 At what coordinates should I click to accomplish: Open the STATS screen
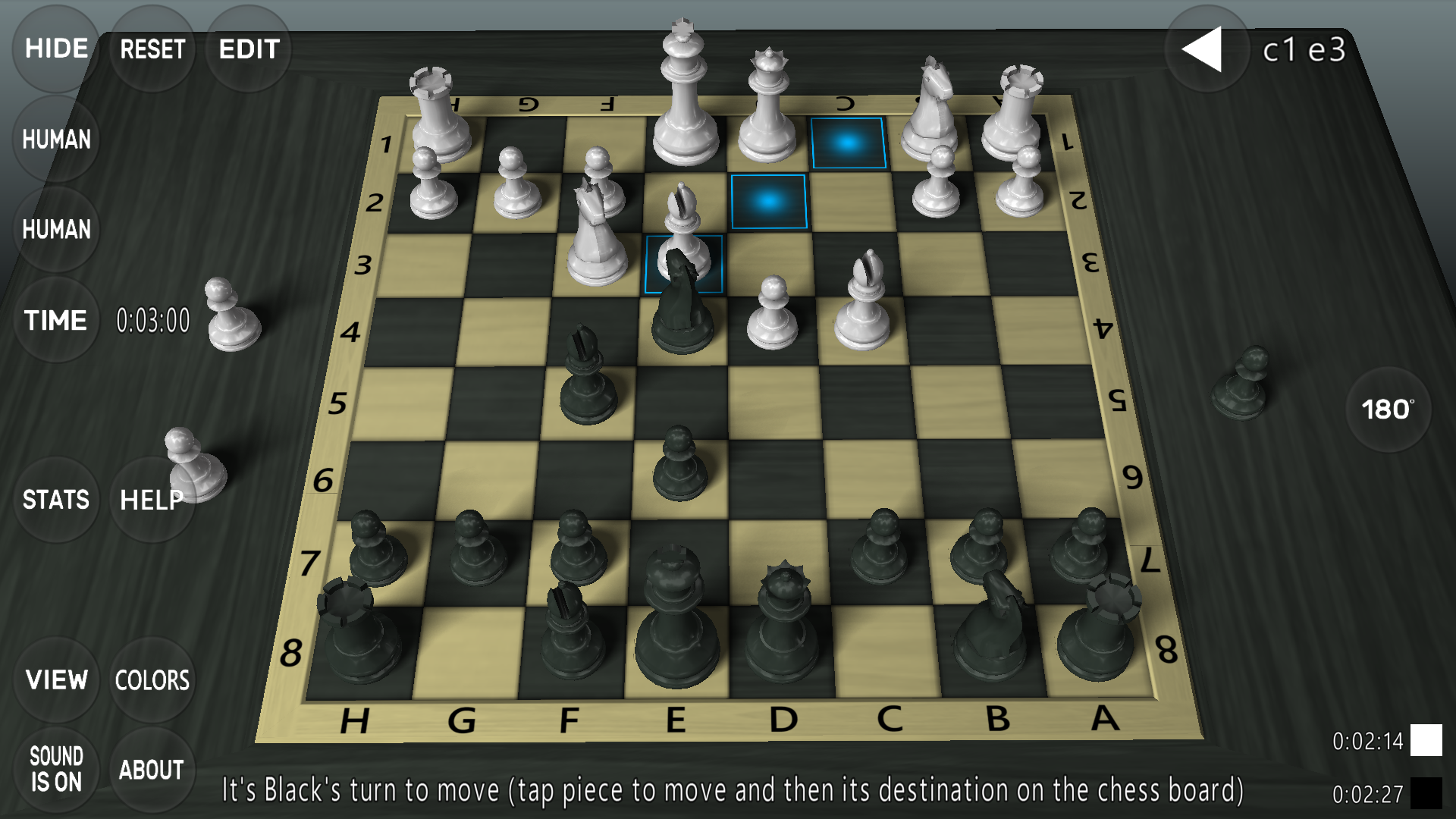tap(55, 499)
